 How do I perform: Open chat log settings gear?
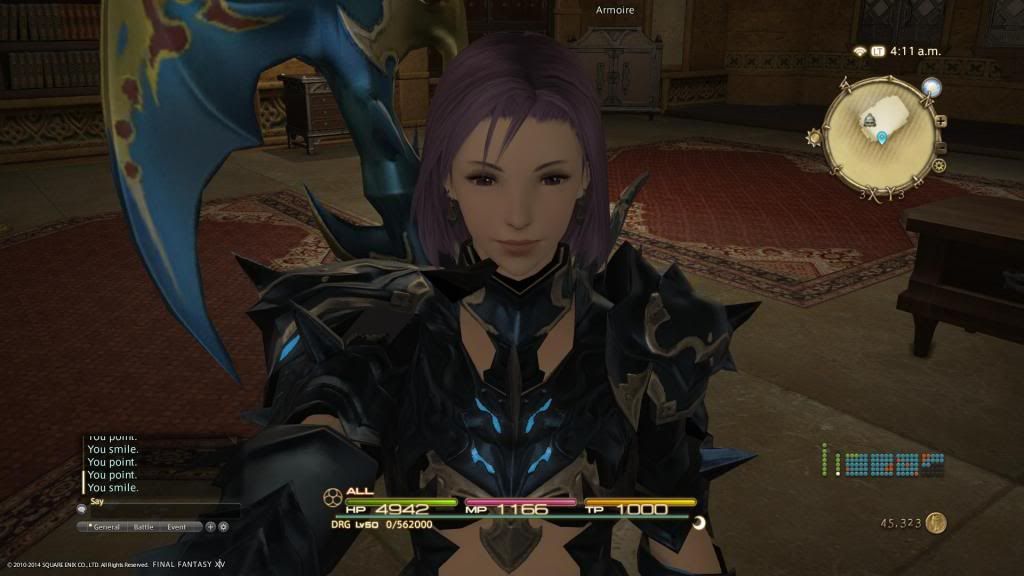click(223, 527)
